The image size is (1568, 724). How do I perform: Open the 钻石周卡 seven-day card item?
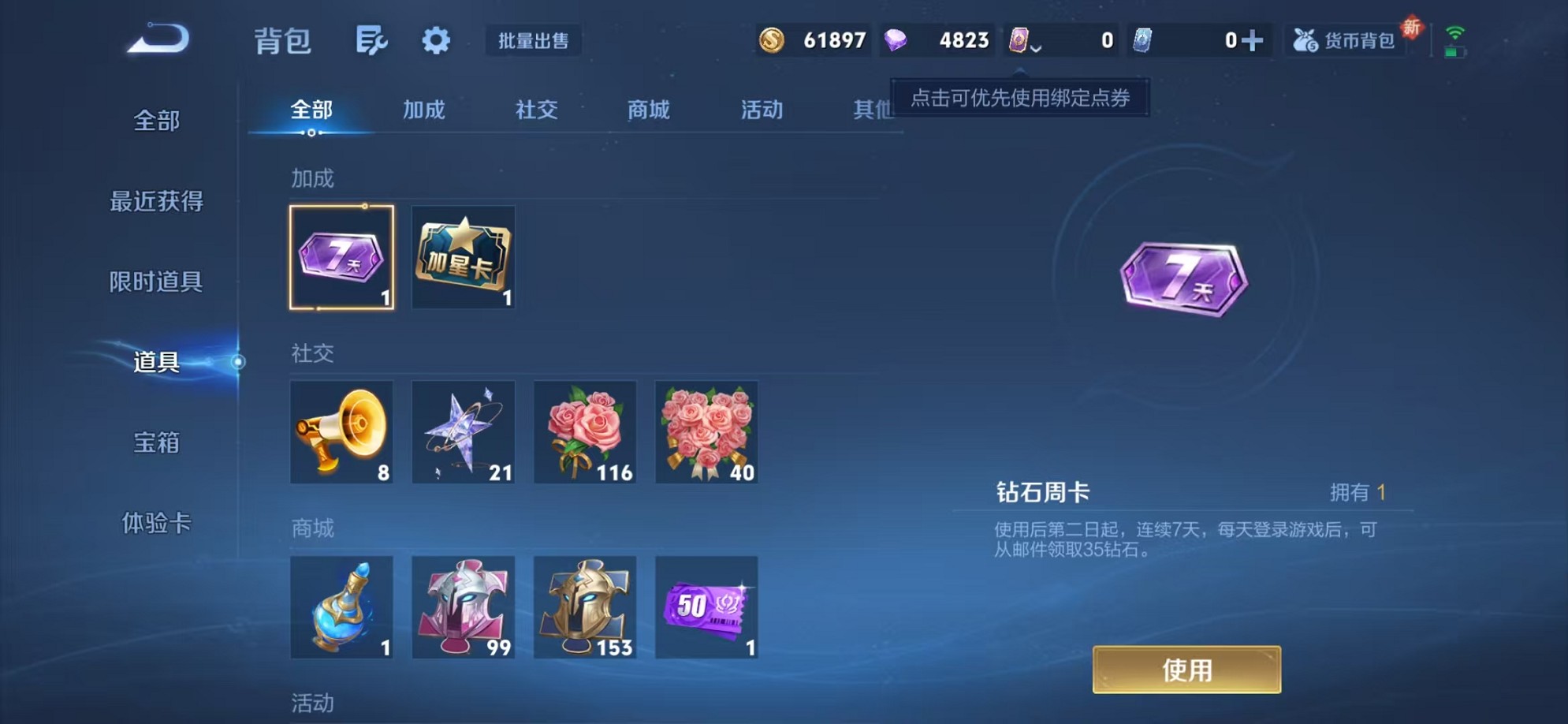pos(342,256)
